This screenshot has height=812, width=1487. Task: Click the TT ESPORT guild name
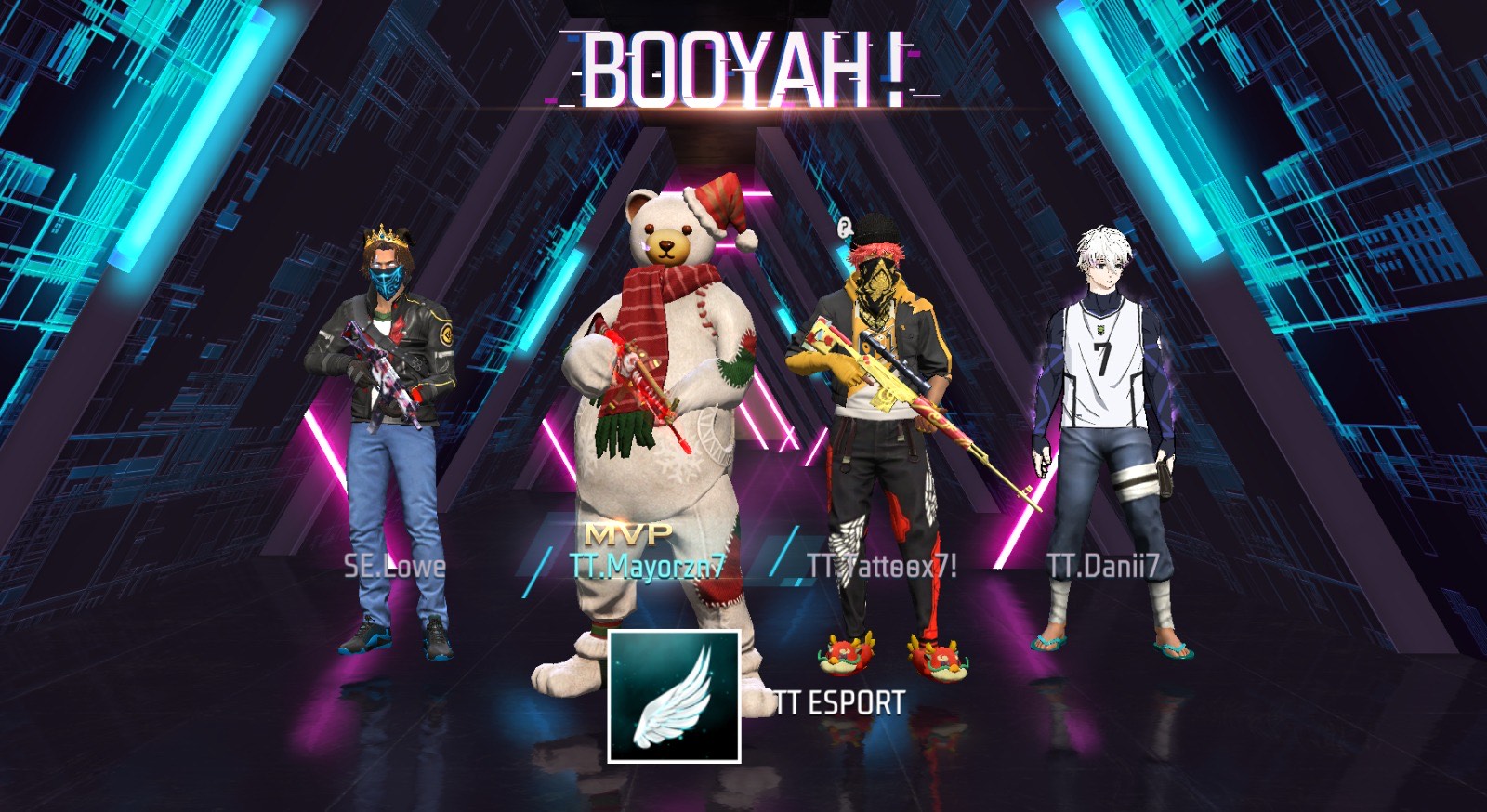pos(840,703)
